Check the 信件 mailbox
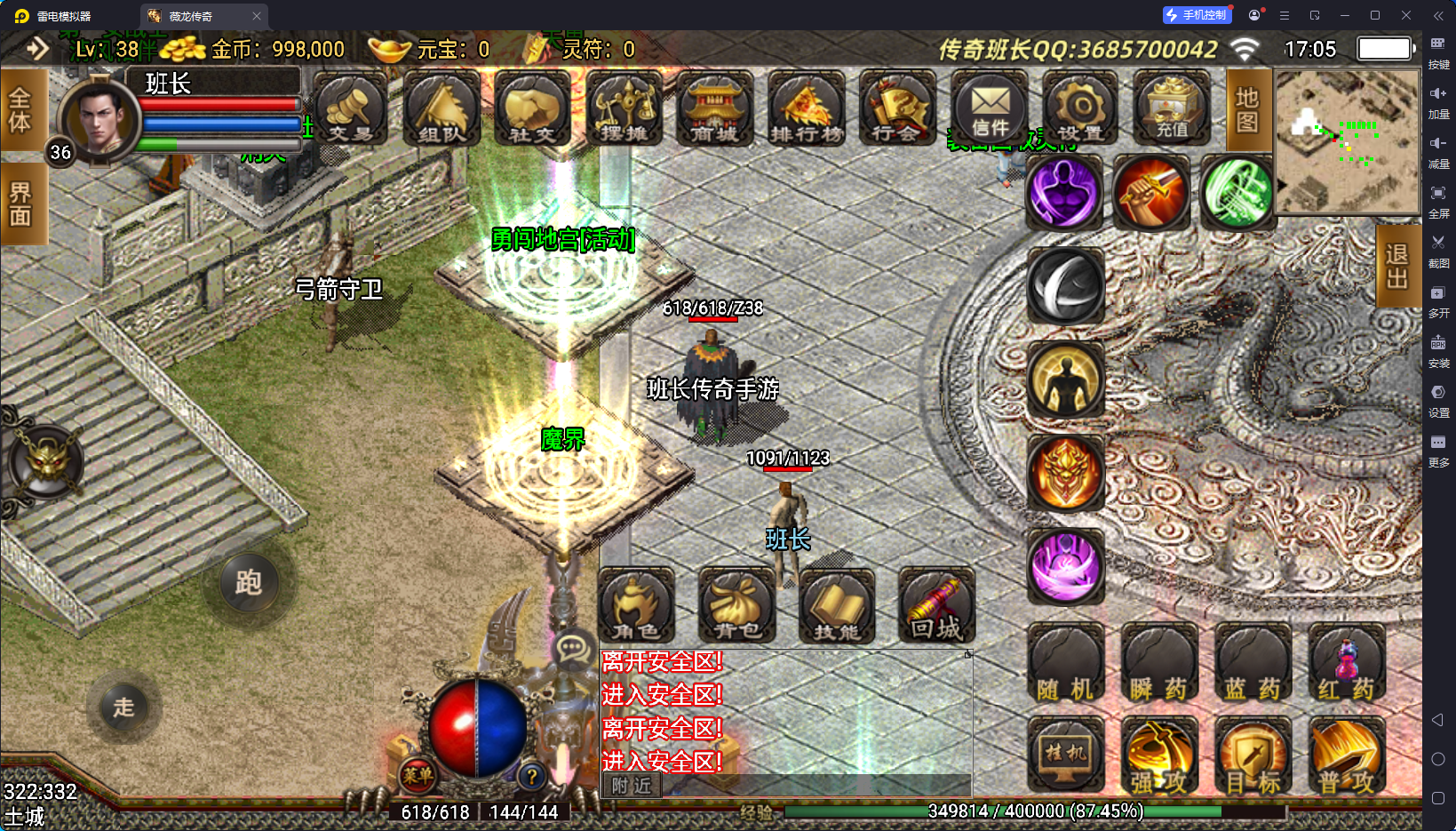 coord(990,108)
